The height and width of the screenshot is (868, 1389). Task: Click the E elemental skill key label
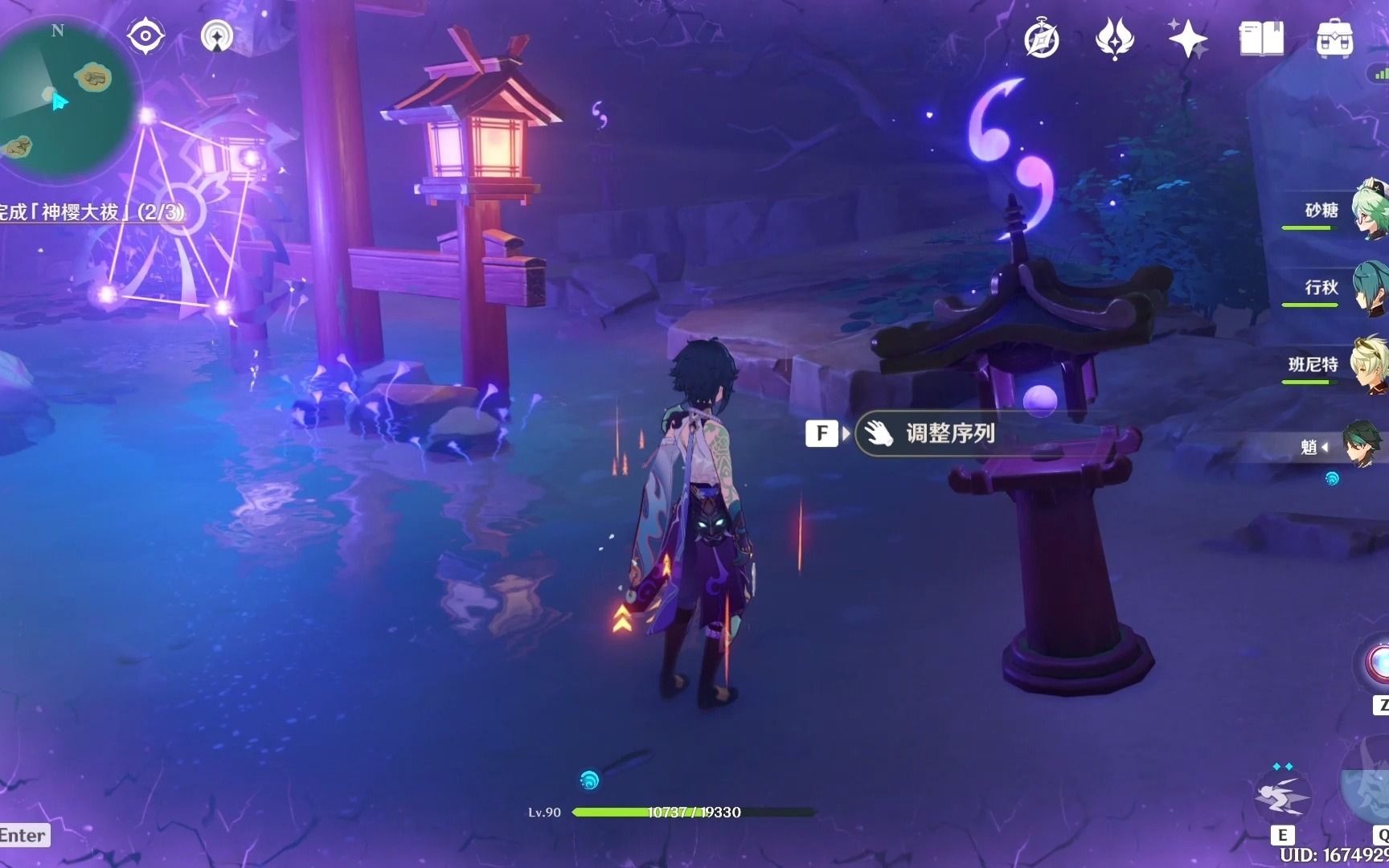click(1284, 835)
